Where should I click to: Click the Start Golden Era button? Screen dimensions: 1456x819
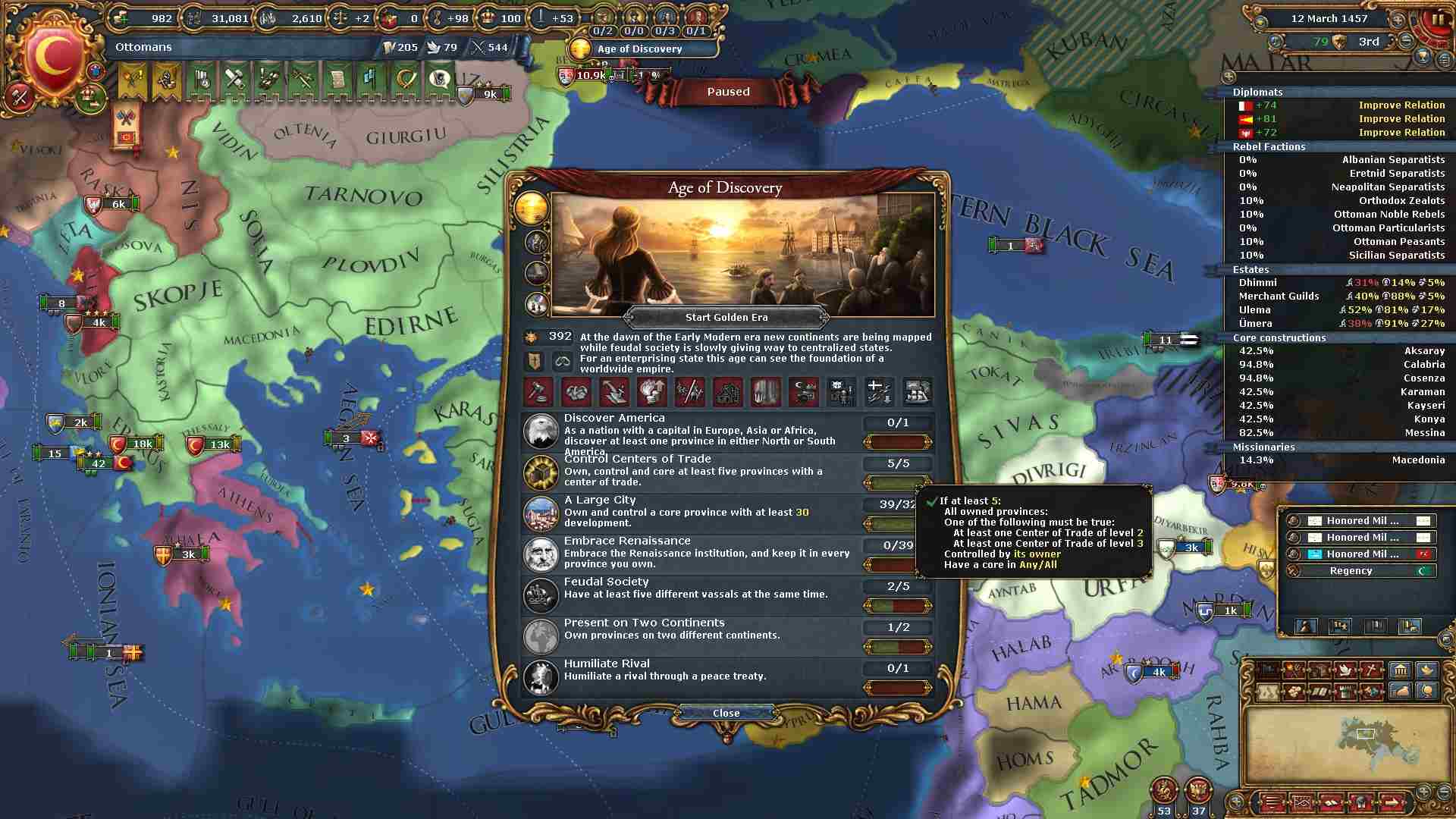point(726,318)
